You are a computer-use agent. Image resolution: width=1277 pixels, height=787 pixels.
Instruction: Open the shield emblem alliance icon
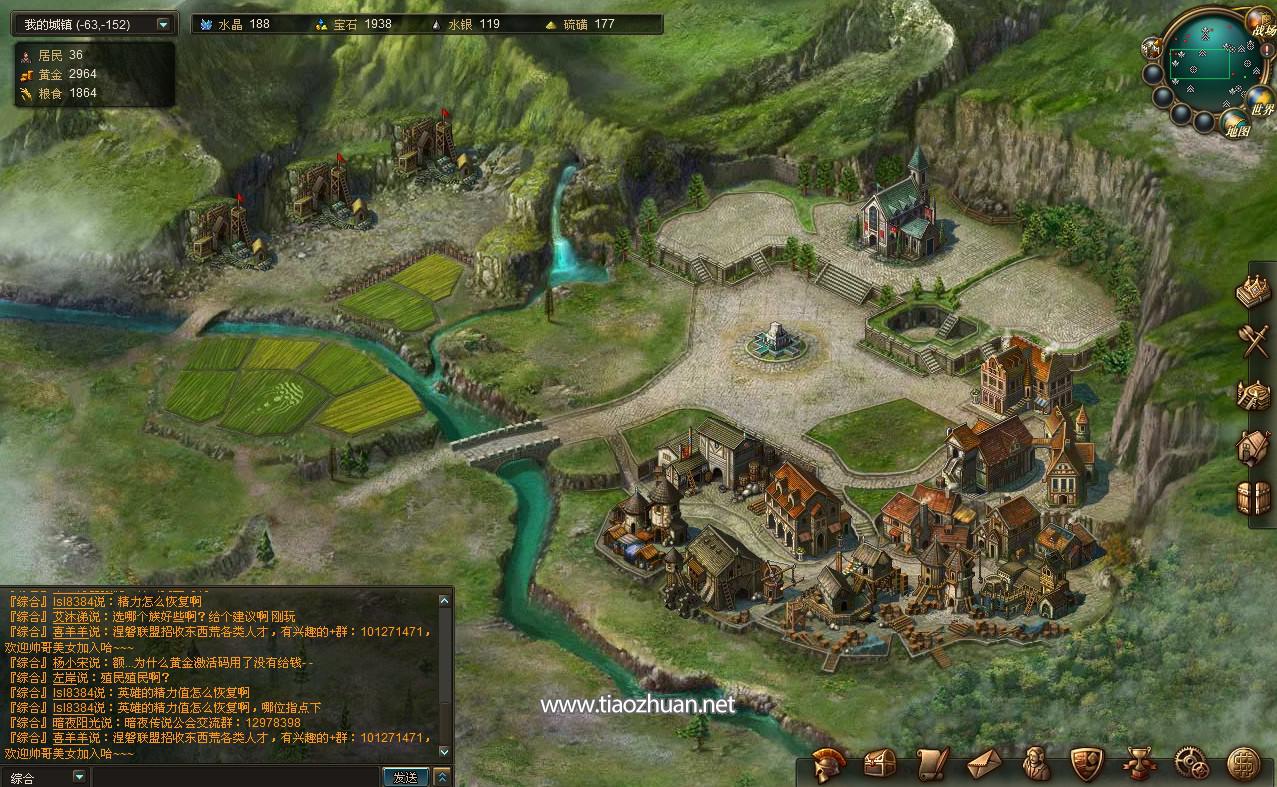pos(1088,764)
